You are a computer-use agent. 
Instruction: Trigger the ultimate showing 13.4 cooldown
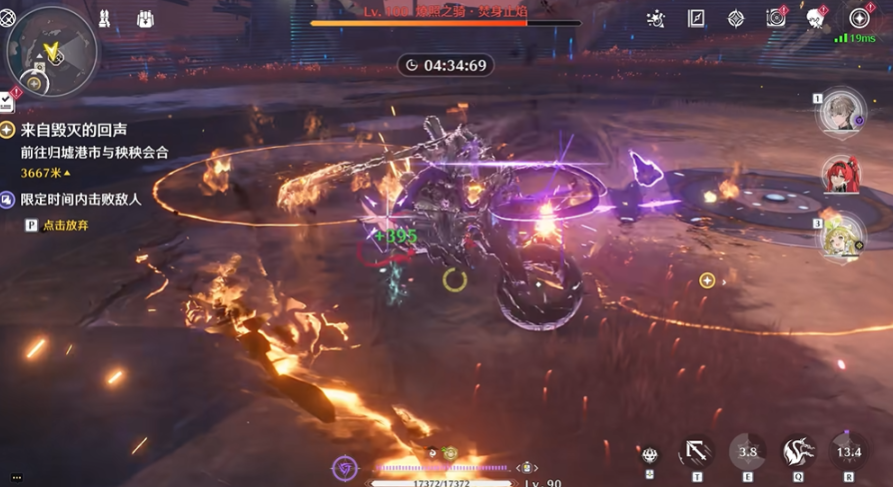(849, 452)
